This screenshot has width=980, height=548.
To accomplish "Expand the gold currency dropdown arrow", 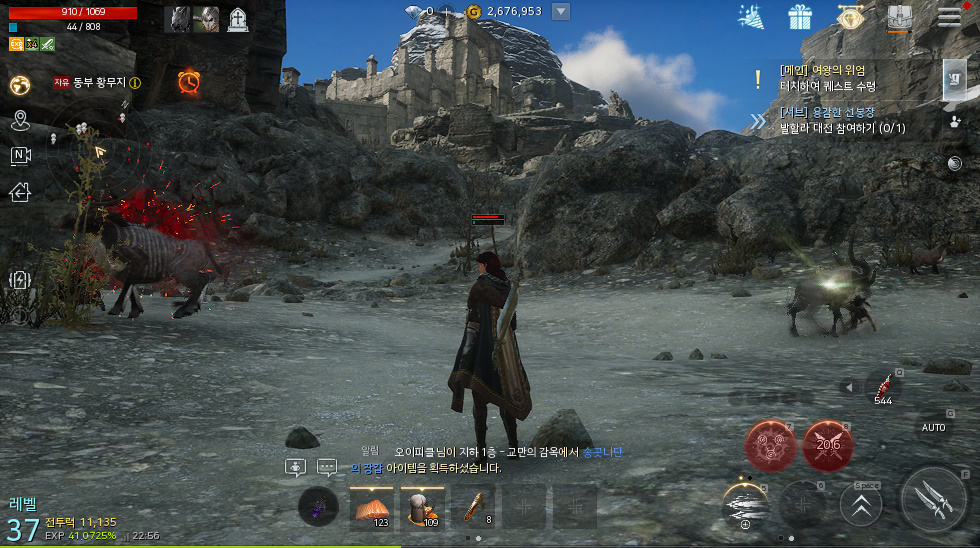I will (561, 12).
